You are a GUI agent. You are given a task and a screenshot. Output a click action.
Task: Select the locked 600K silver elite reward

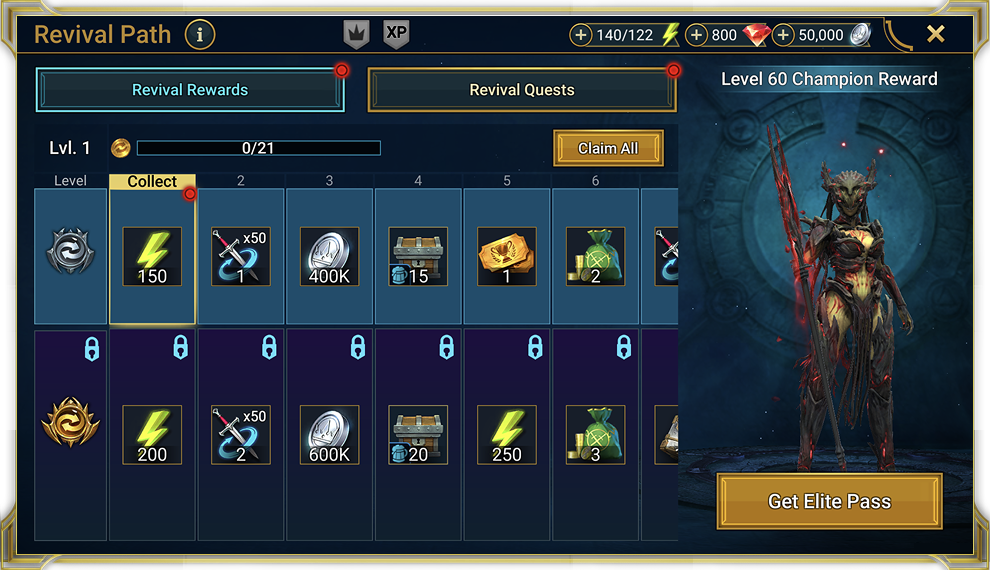pos(329,434)
